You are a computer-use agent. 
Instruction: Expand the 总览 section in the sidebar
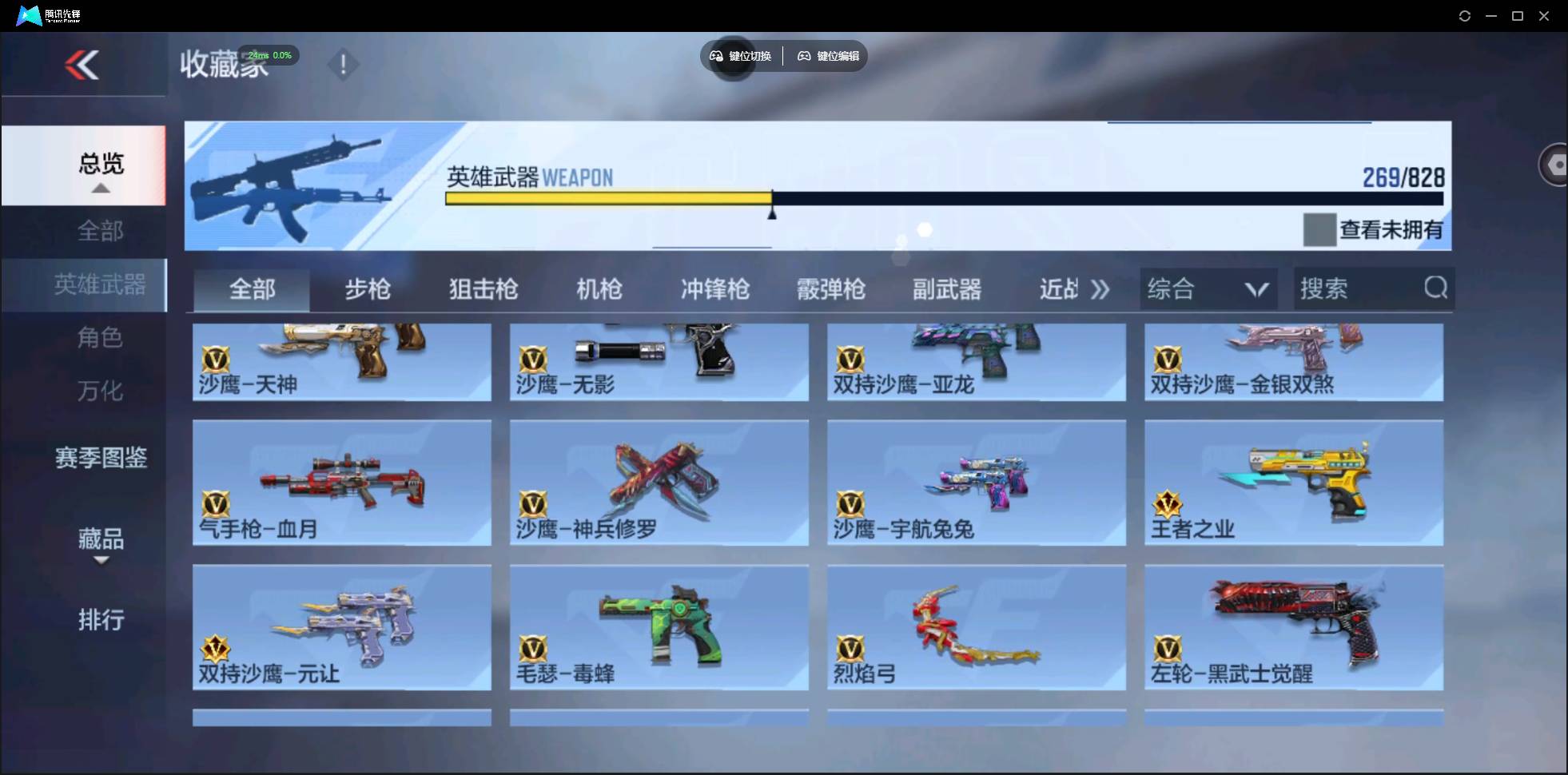tap(99, 187)
